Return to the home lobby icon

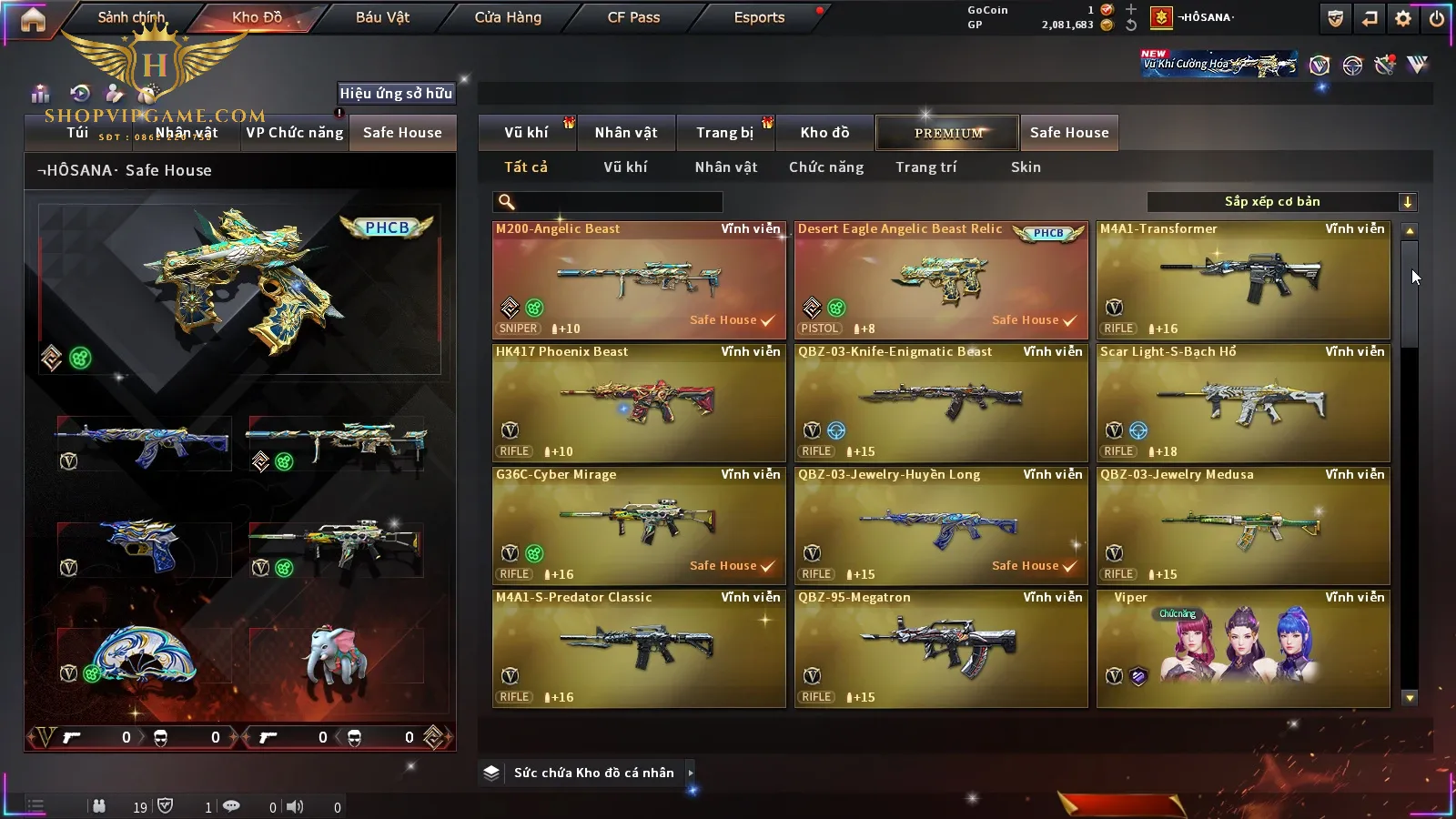click(33, 19)
